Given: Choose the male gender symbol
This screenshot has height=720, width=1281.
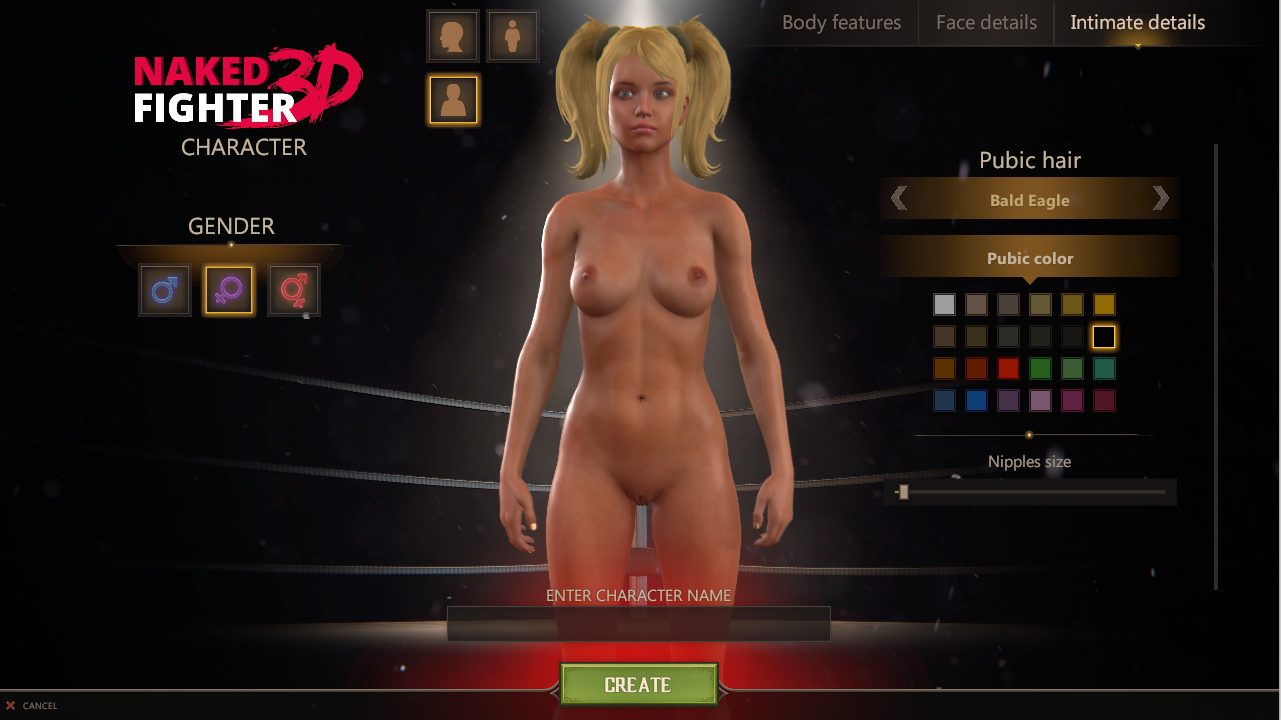Looking at the screenshot, I should (x=165, y=290).
